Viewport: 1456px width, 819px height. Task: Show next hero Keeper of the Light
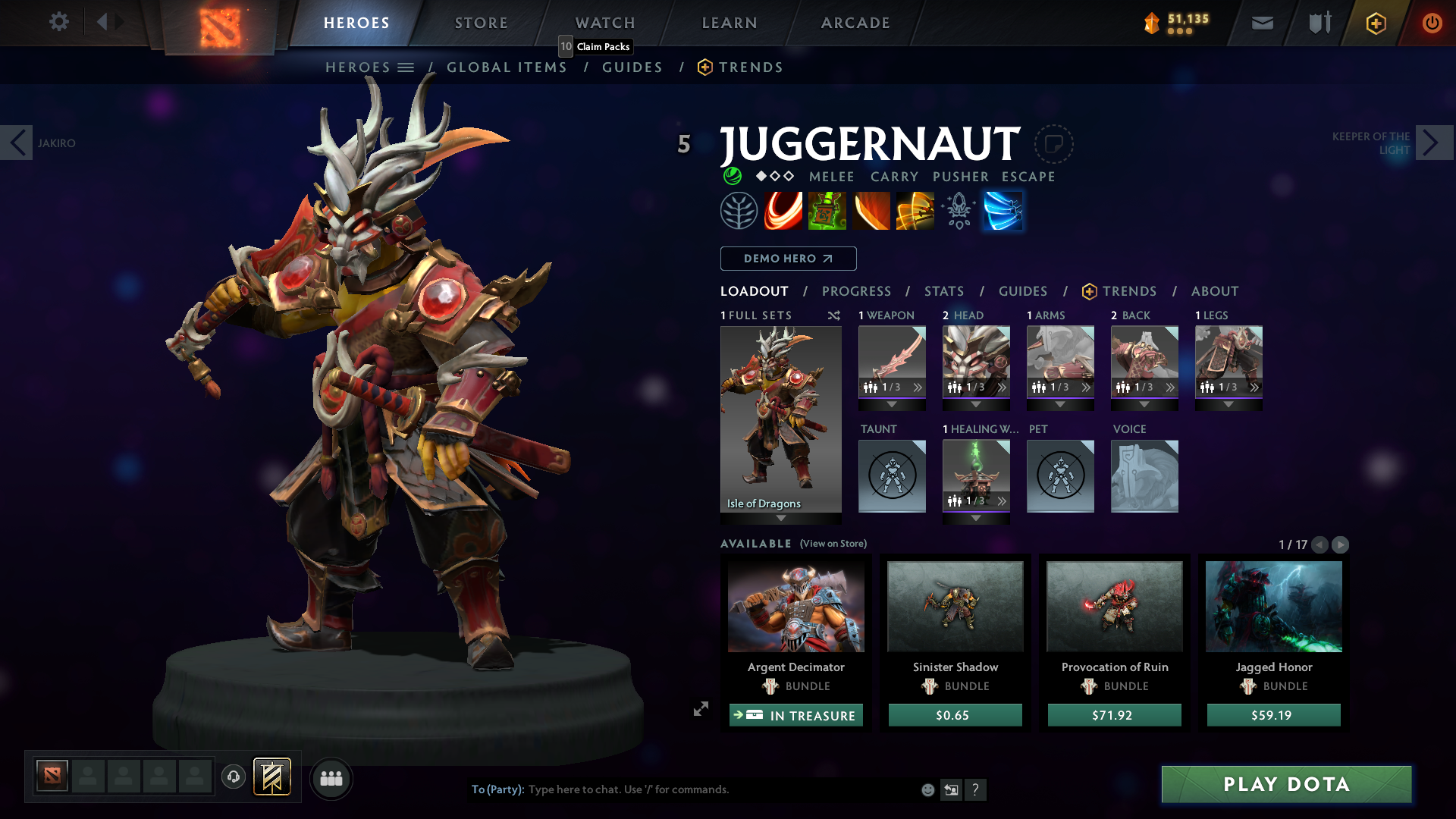click(1434, 143)
